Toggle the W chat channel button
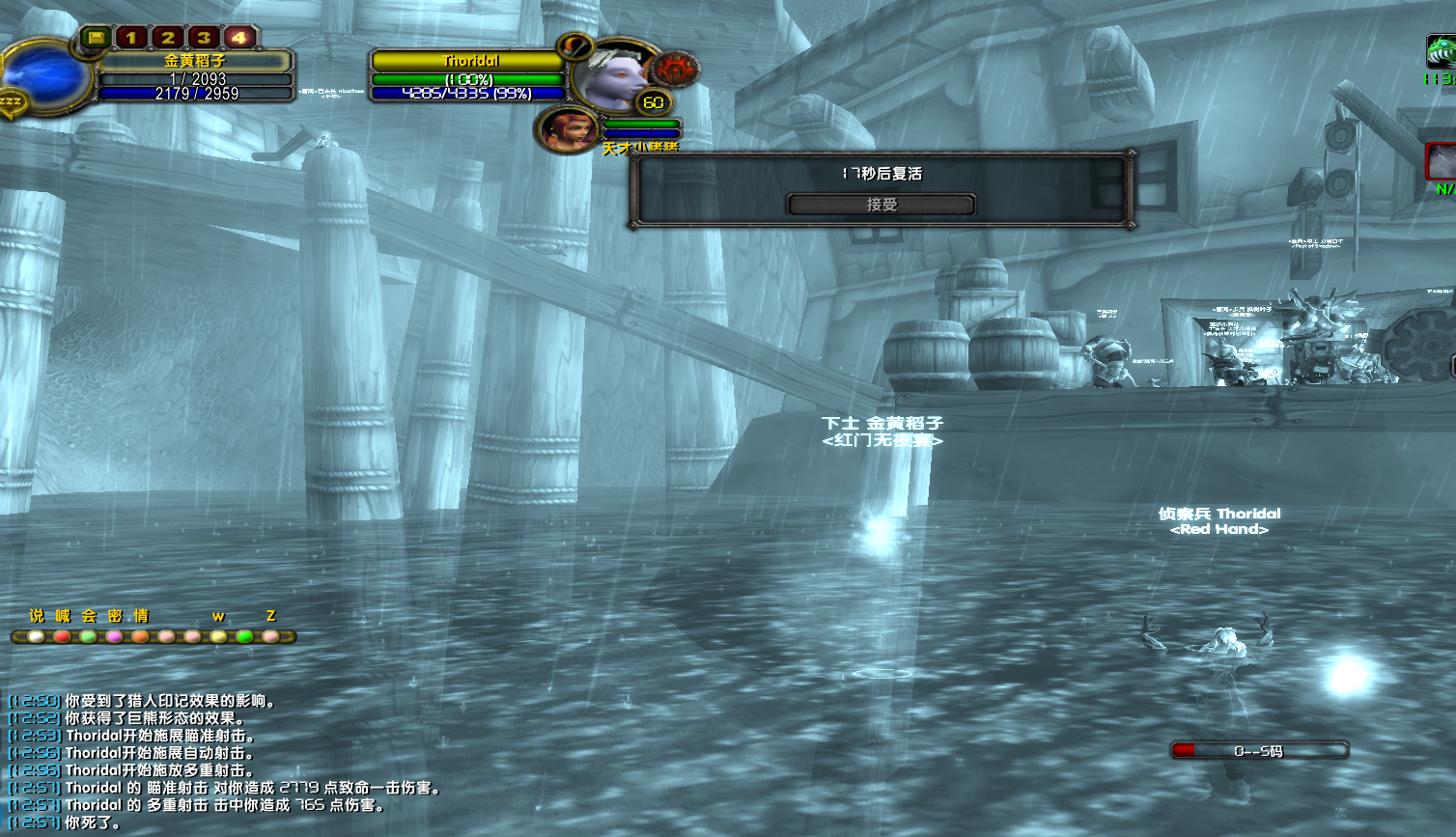Viewport: 1456px width, 837px height. (x=218, y=616)
